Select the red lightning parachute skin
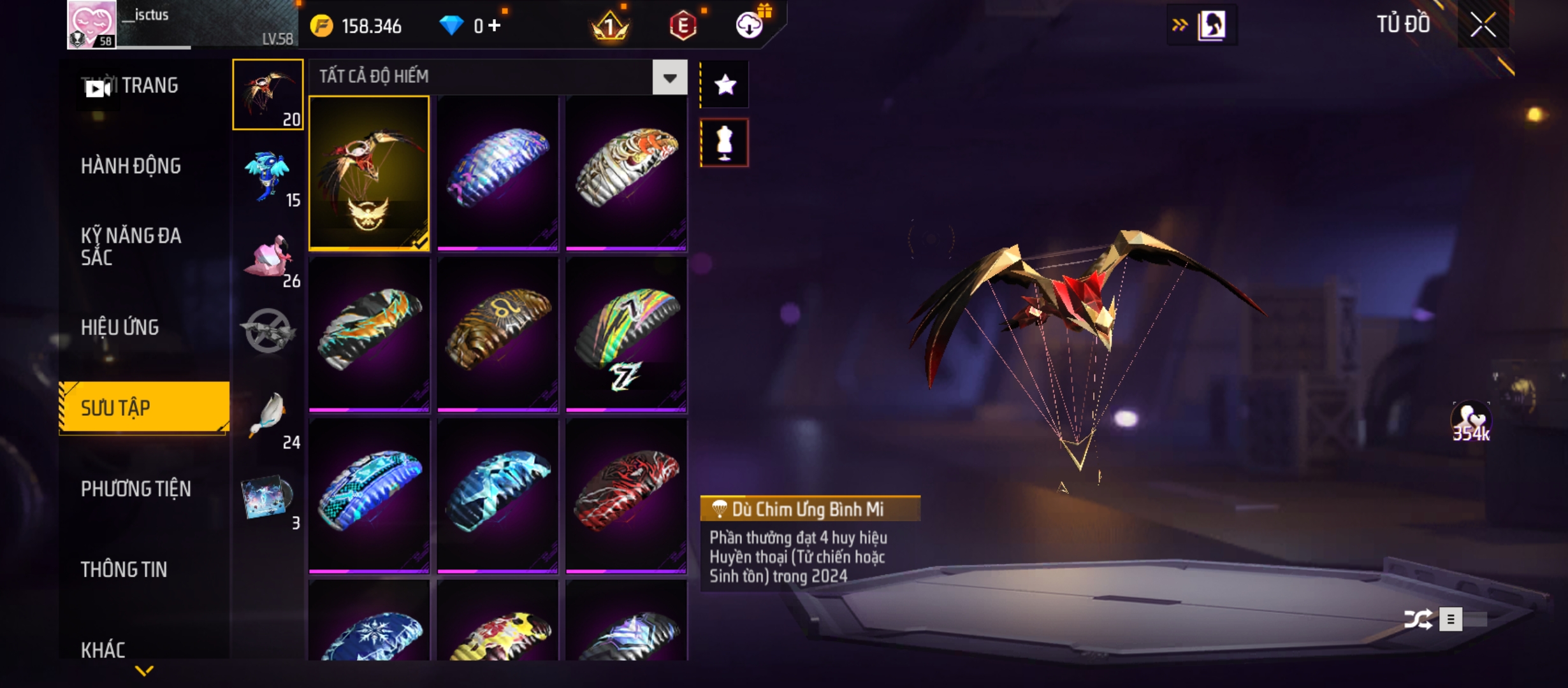1568x688 pixels. pyautogui.click(x=626, y=496)
